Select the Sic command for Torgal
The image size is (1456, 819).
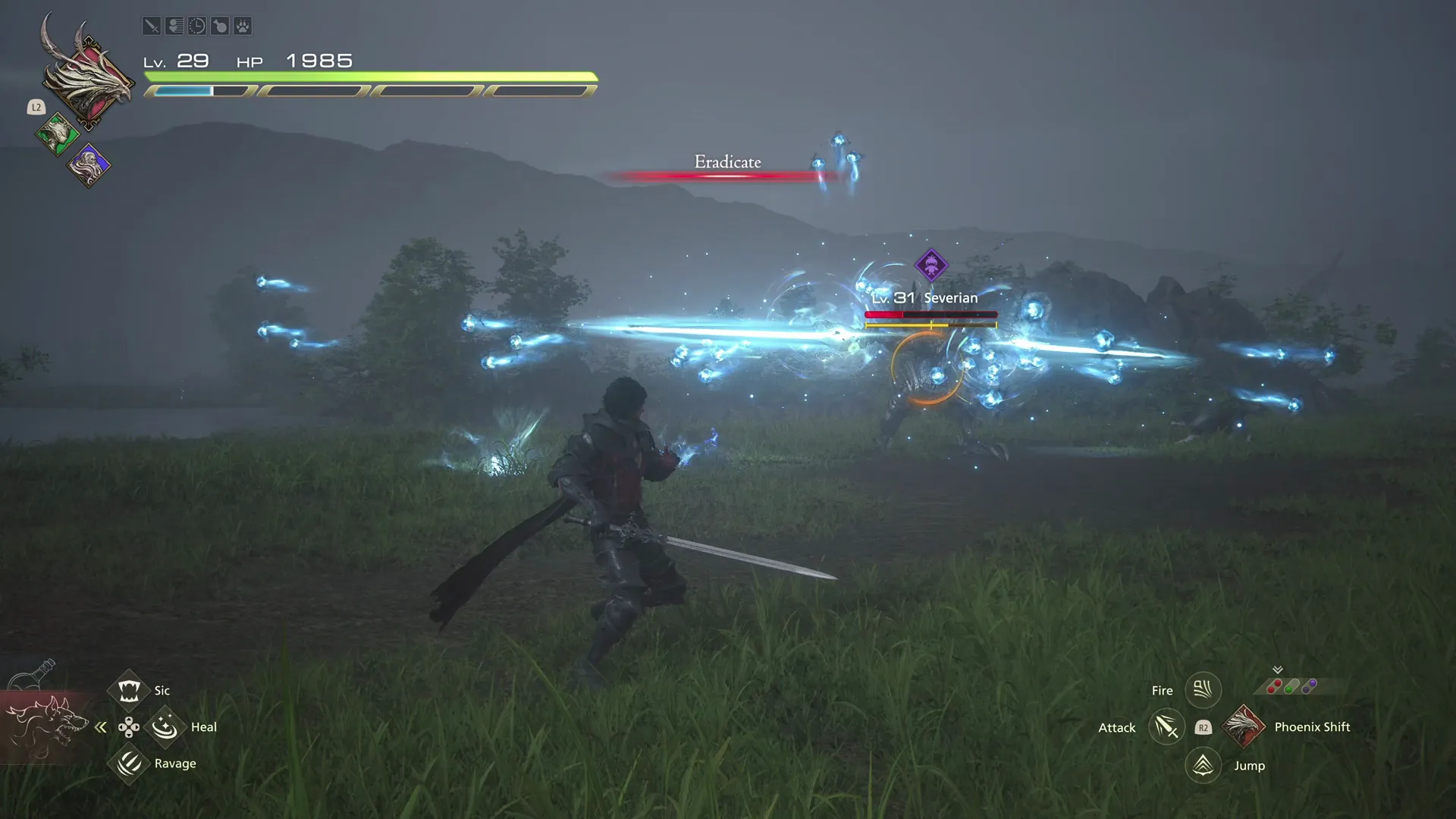129,689
